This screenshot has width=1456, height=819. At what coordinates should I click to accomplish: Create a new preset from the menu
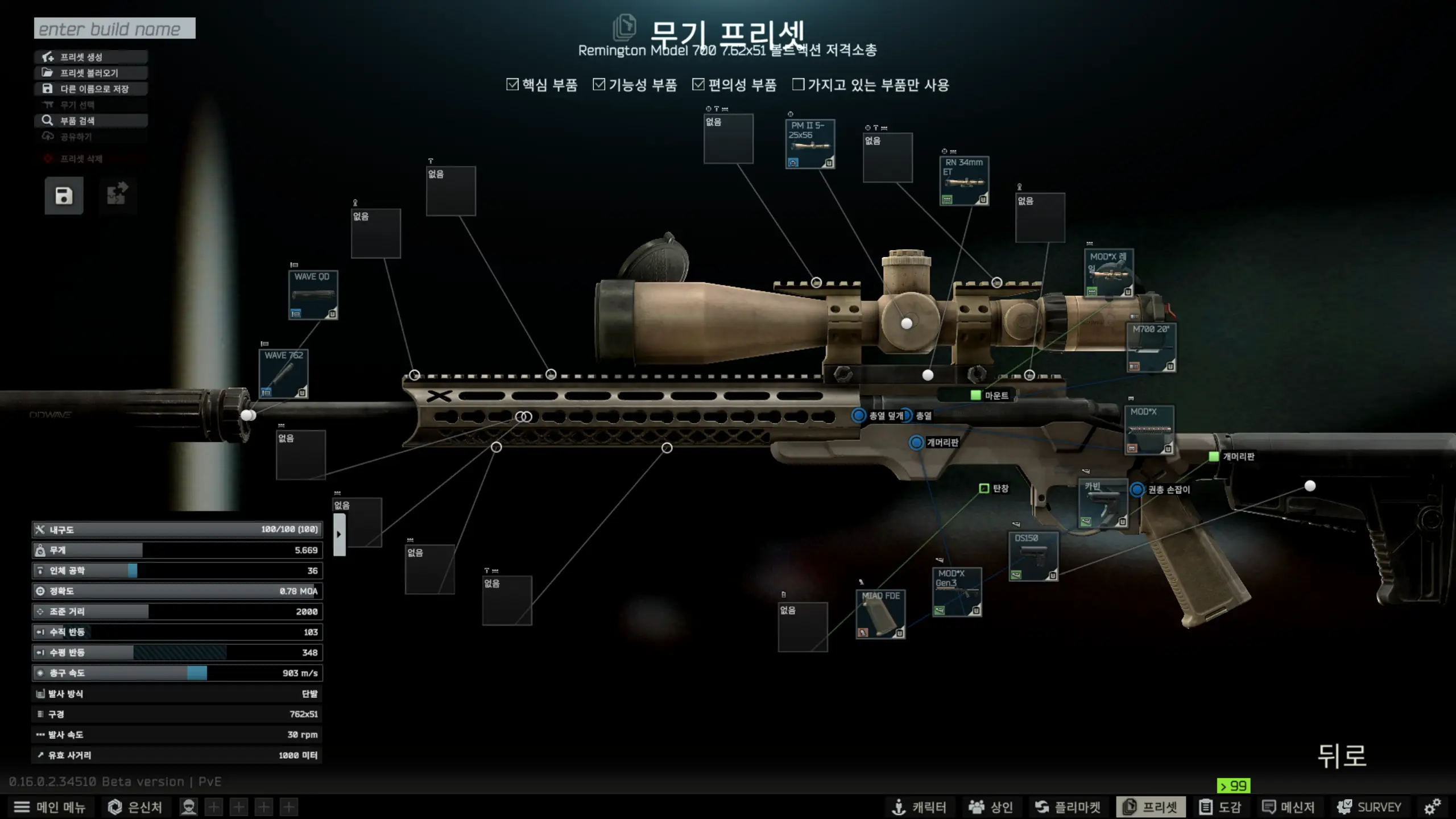[91, 57]
